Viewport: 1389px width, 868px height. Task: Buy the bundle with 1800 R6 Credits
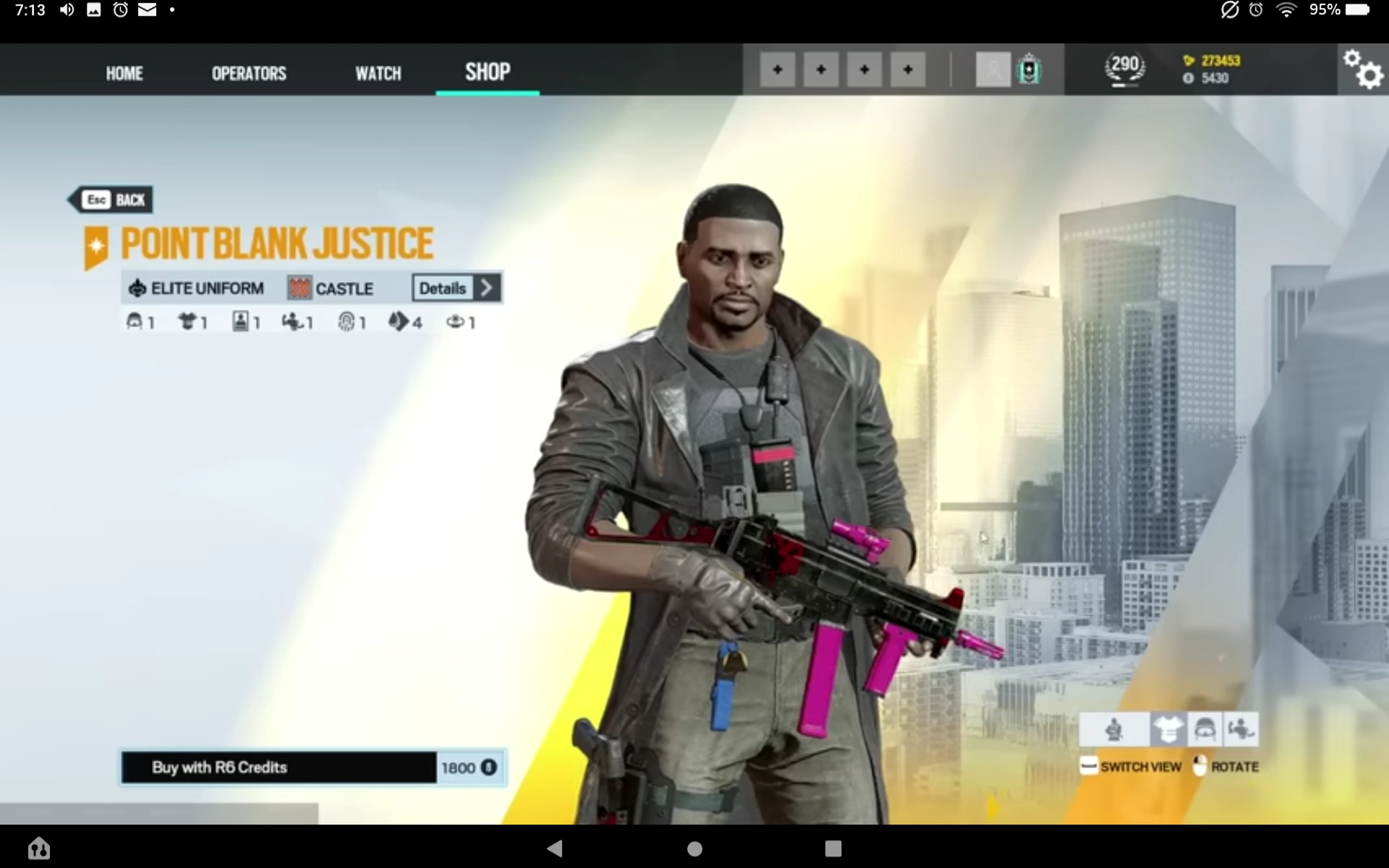pyautogui.click(x=313, y=767)
